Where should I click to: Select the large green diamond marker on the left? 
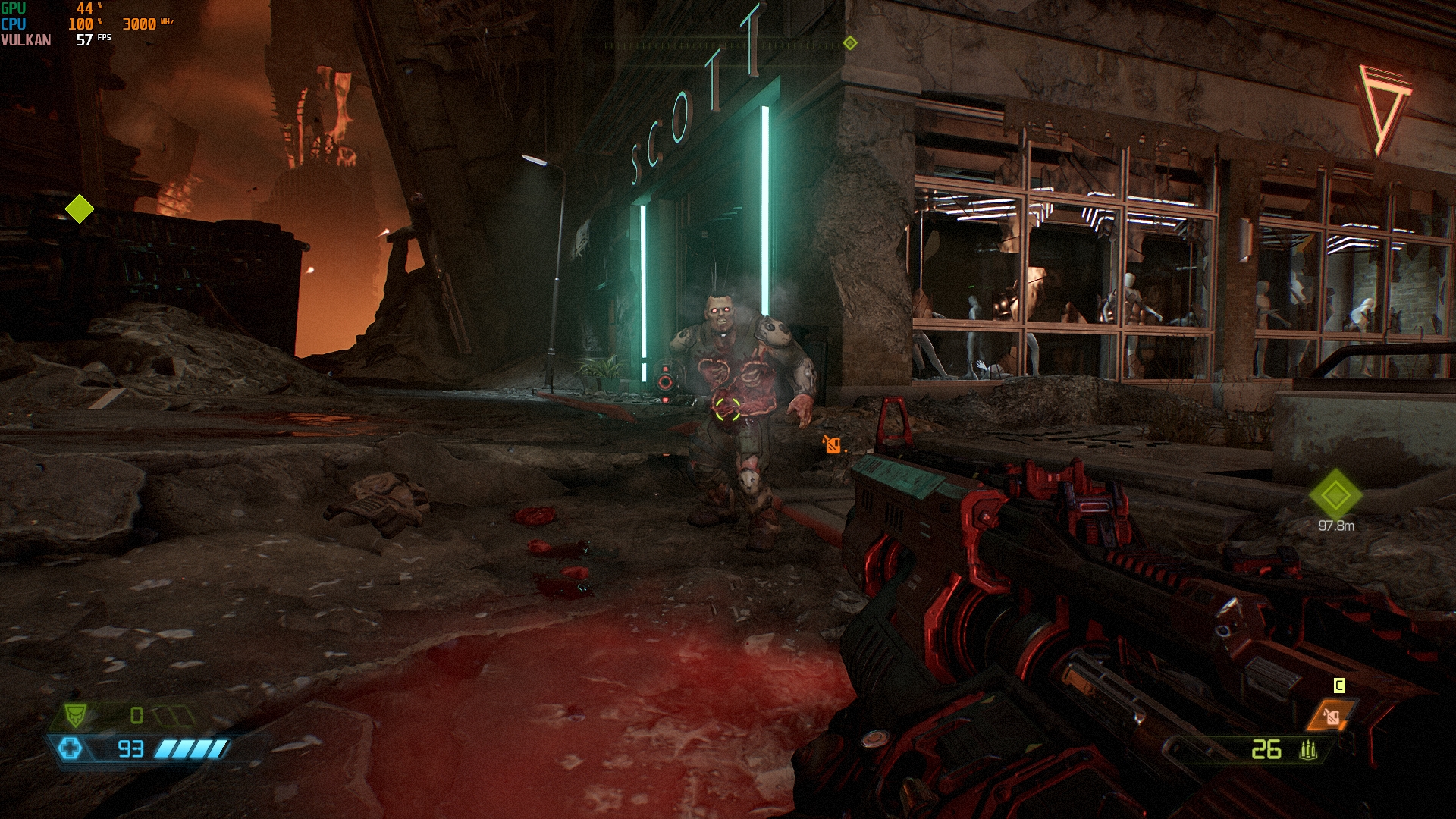[79, 209]
